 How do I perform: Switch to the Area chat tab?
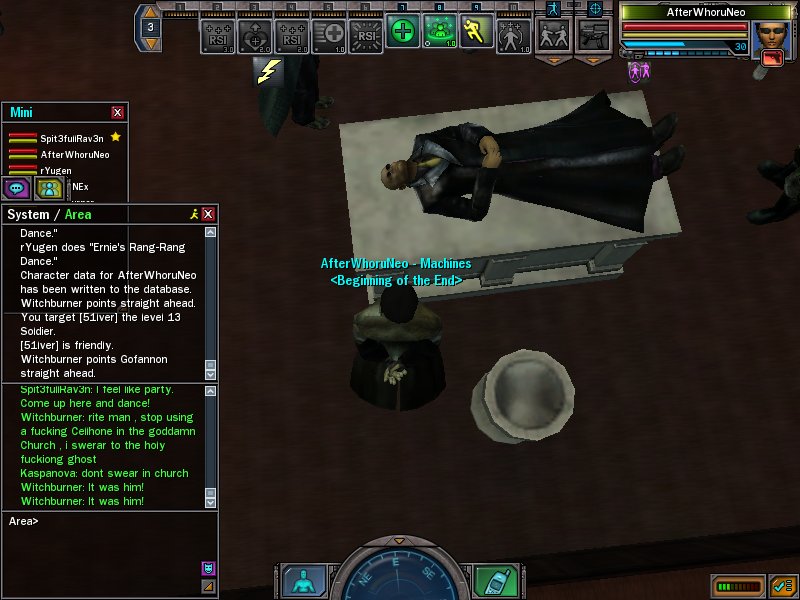tap(79, 214)
